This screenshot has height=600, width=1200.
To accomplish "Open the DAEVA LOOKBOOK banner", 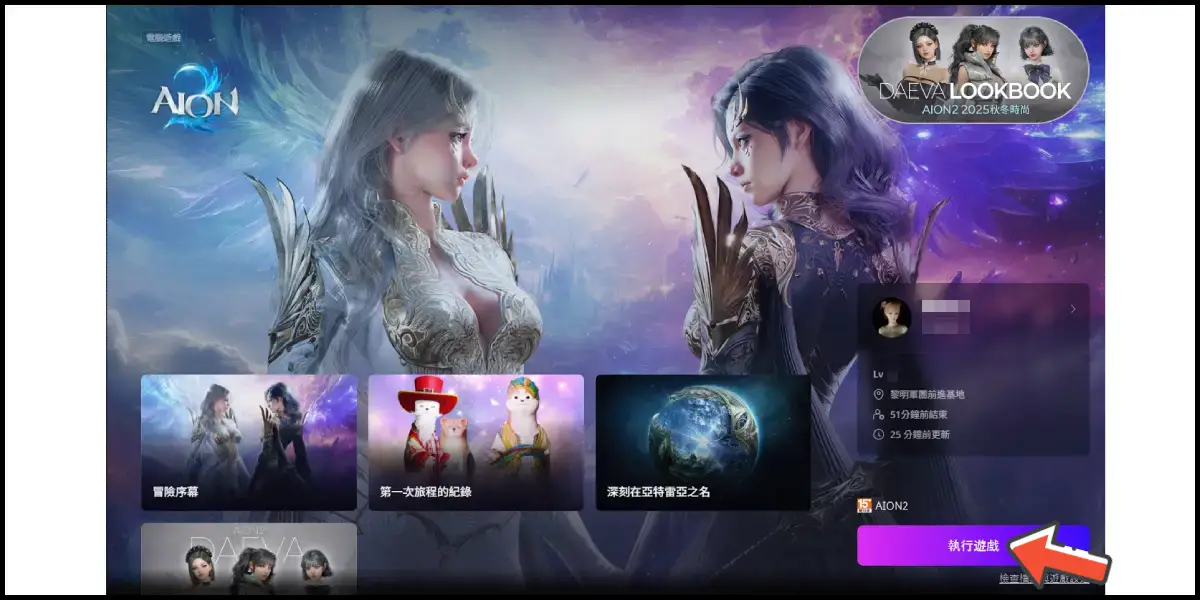I will (x=973, y=69).
